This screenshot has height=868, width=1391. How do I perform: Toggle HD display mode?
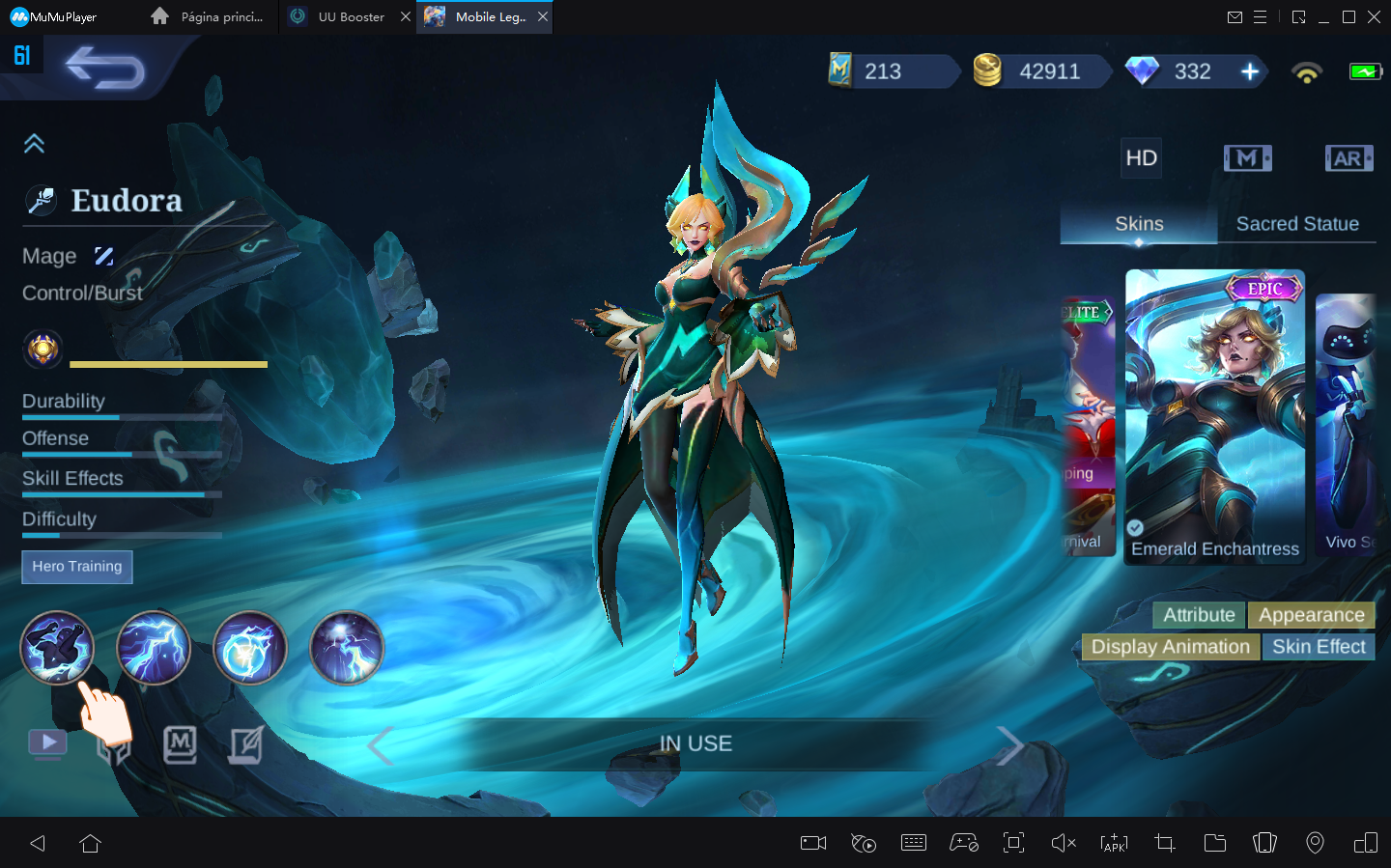(1141, 157)
